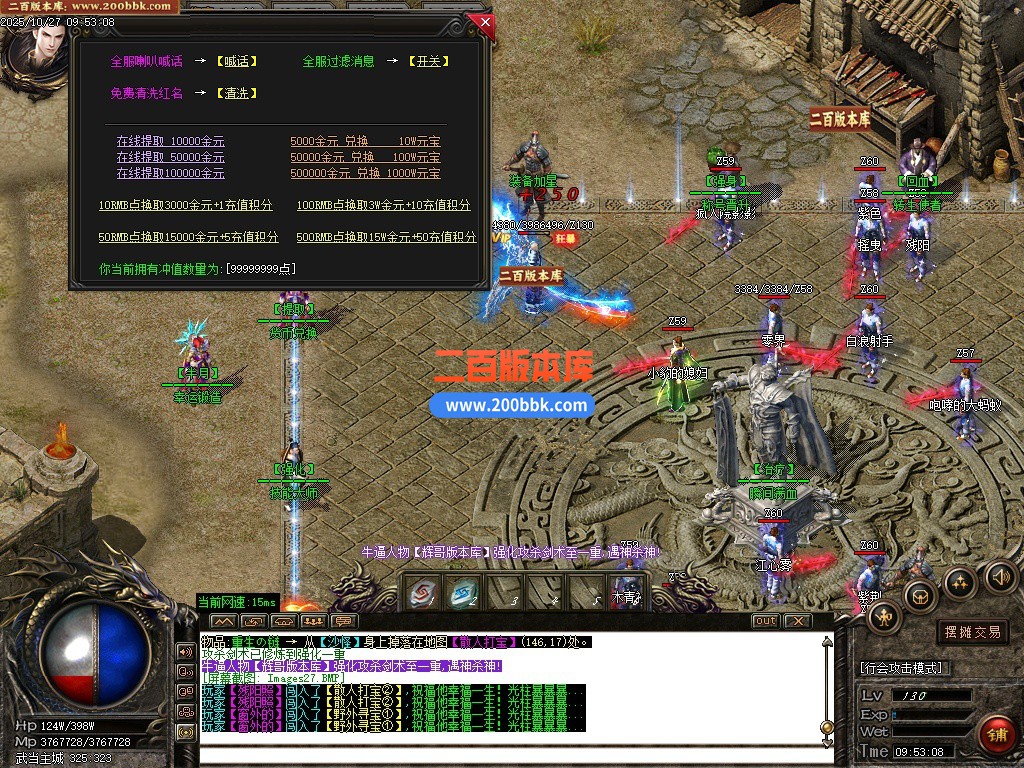Image resolution: width=1024 pixels, height=768 pixels.
Task: Choose the 在线提取 50000金元 option
Action: pyautogui.click(x=170, y=157)
